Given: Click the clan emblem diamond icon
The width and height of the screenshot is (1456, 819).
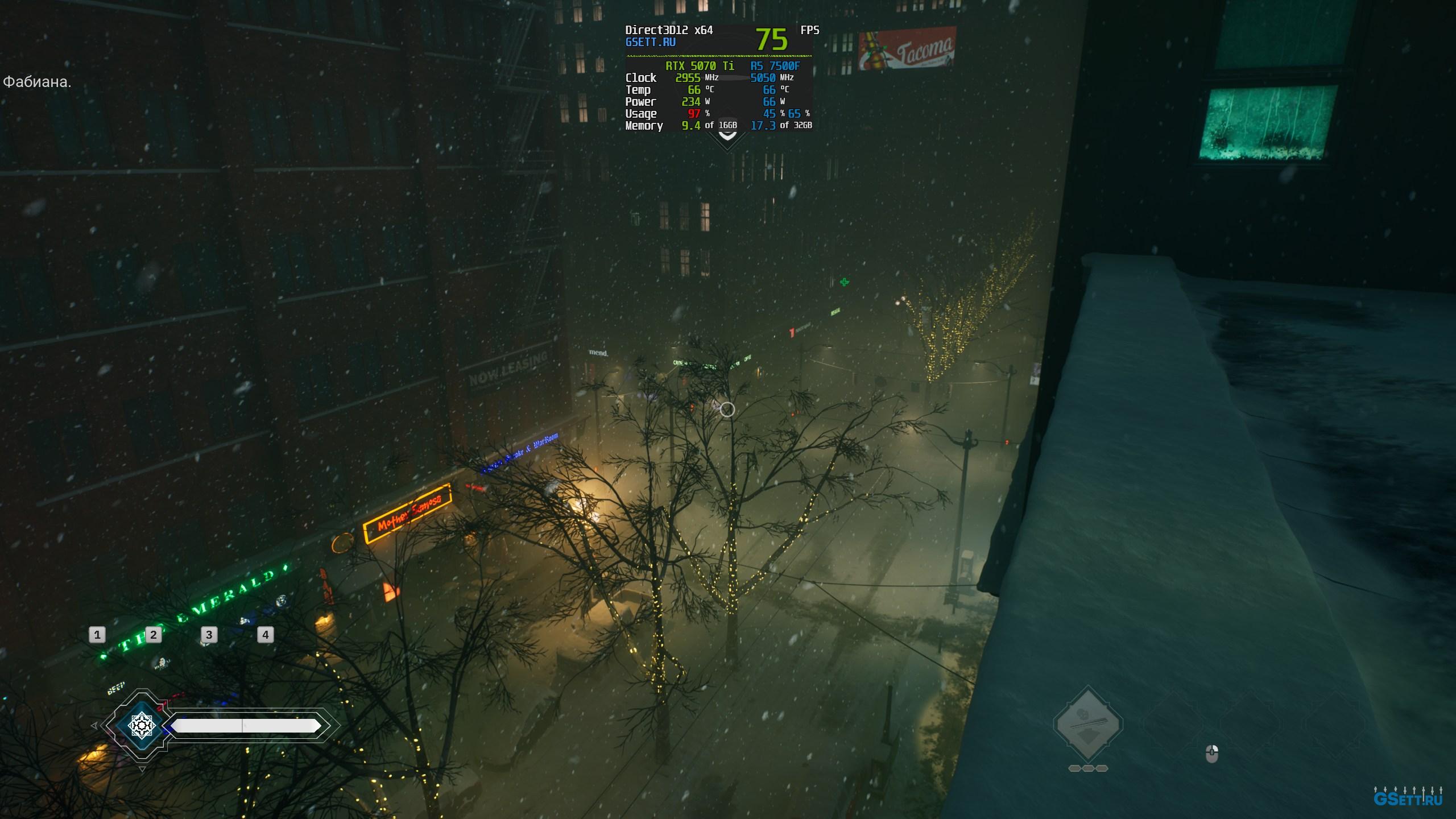Looking at the screenshot, I should click(x=140, y=725).
